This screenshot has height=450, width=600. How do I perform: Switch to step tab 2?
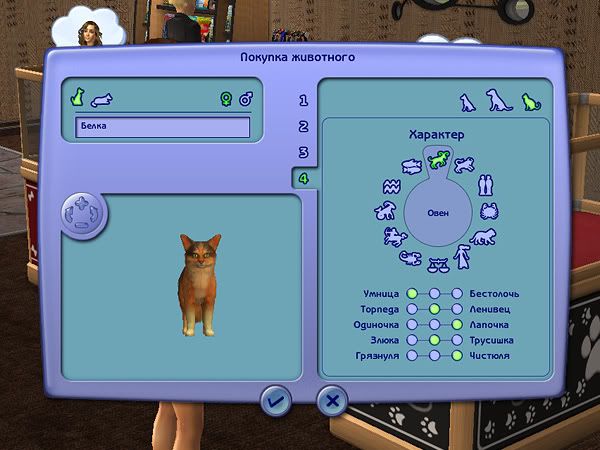[303, 127]
